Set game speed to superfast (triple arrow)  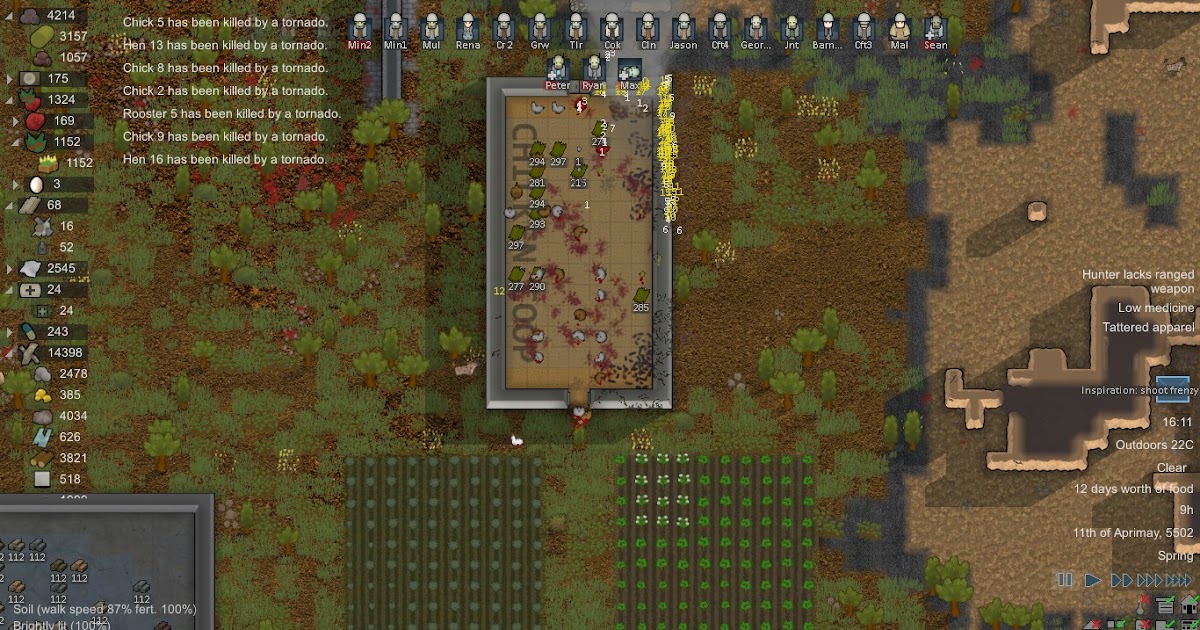click(1150, 580)
